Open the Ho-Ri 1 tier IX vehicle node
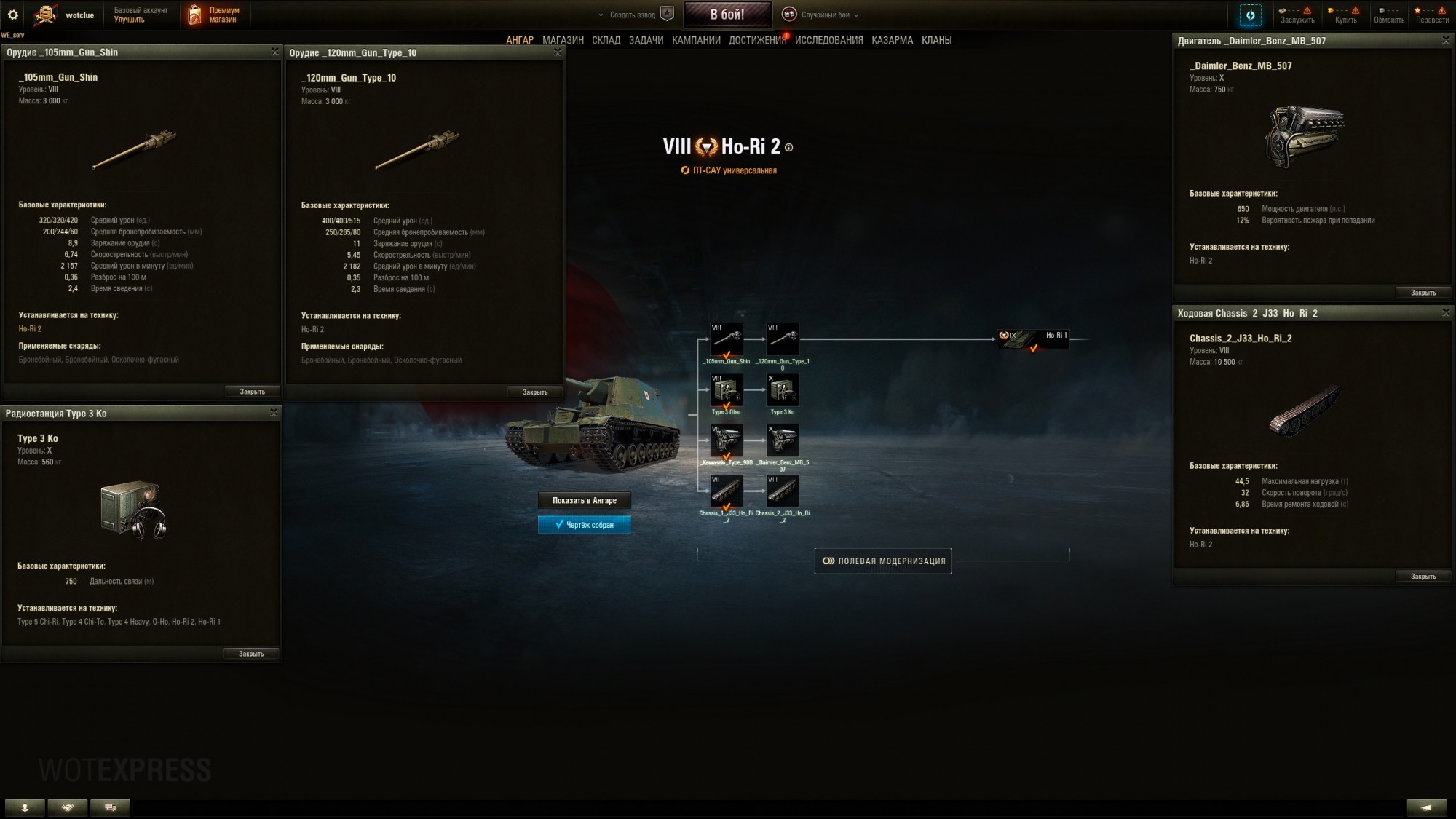1456x819 pixels. point(1034,339)
